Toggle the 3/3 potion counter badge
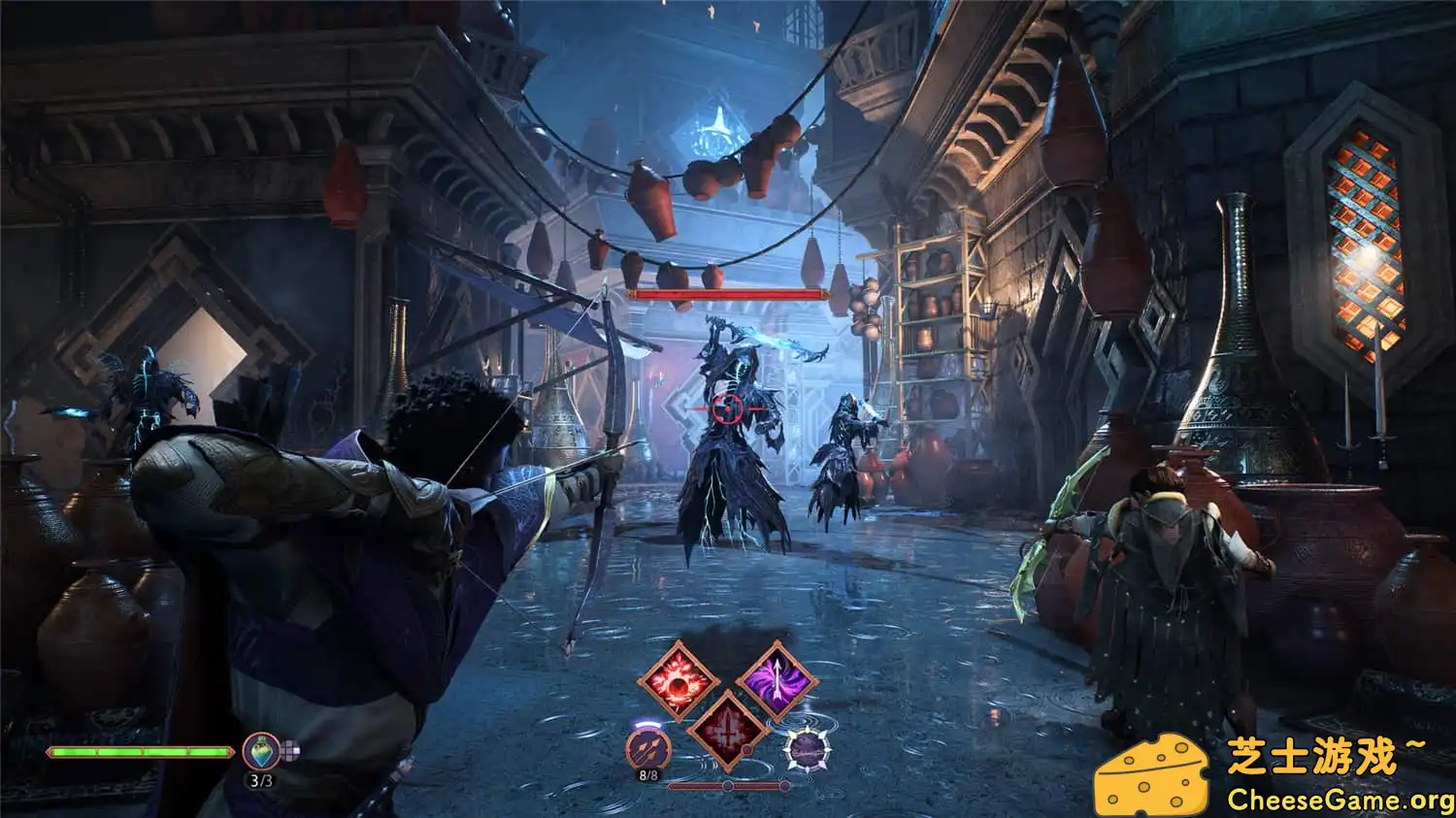 261,779
